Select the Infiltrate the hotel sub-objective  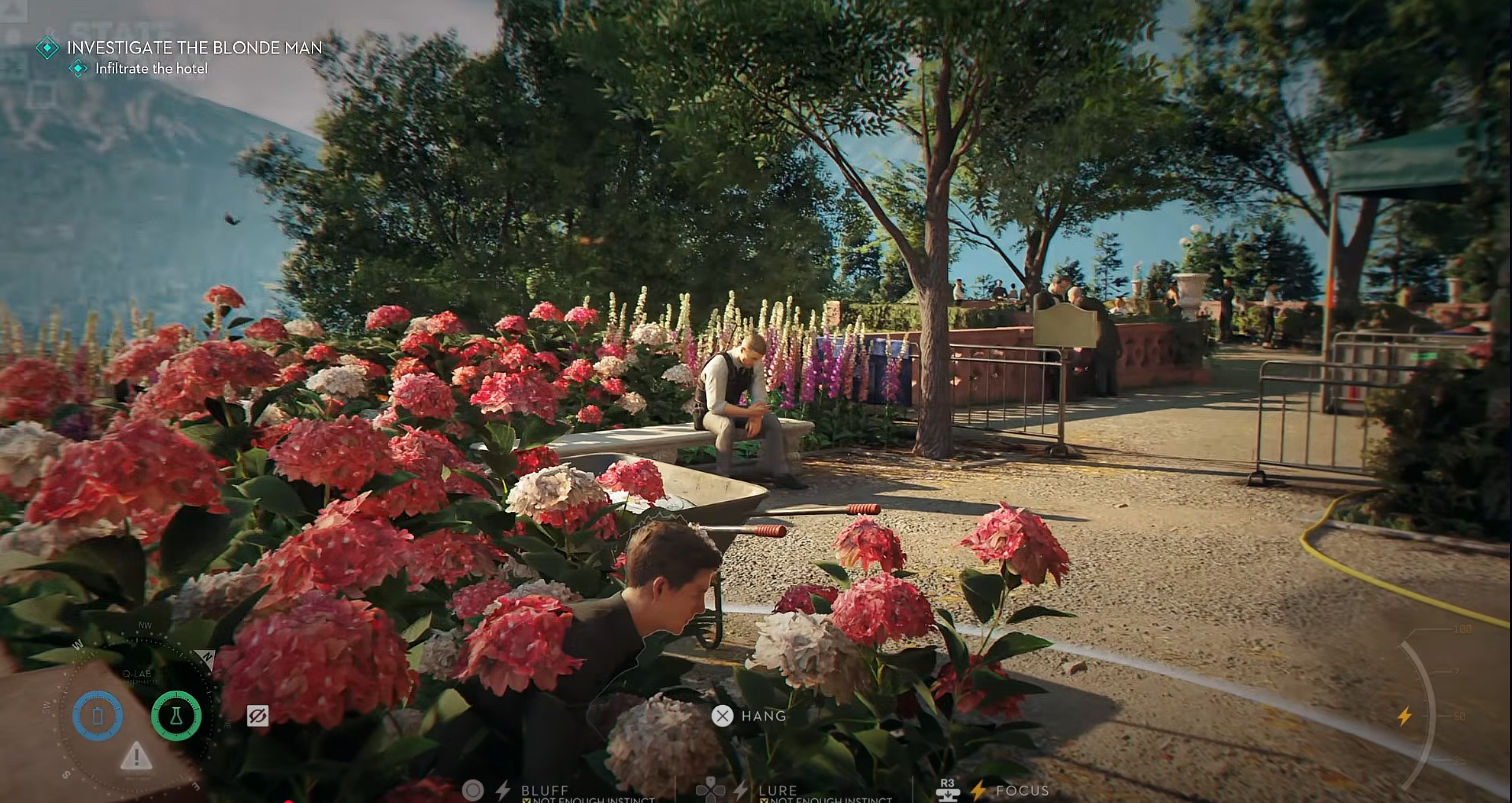[x=151, y=69]
